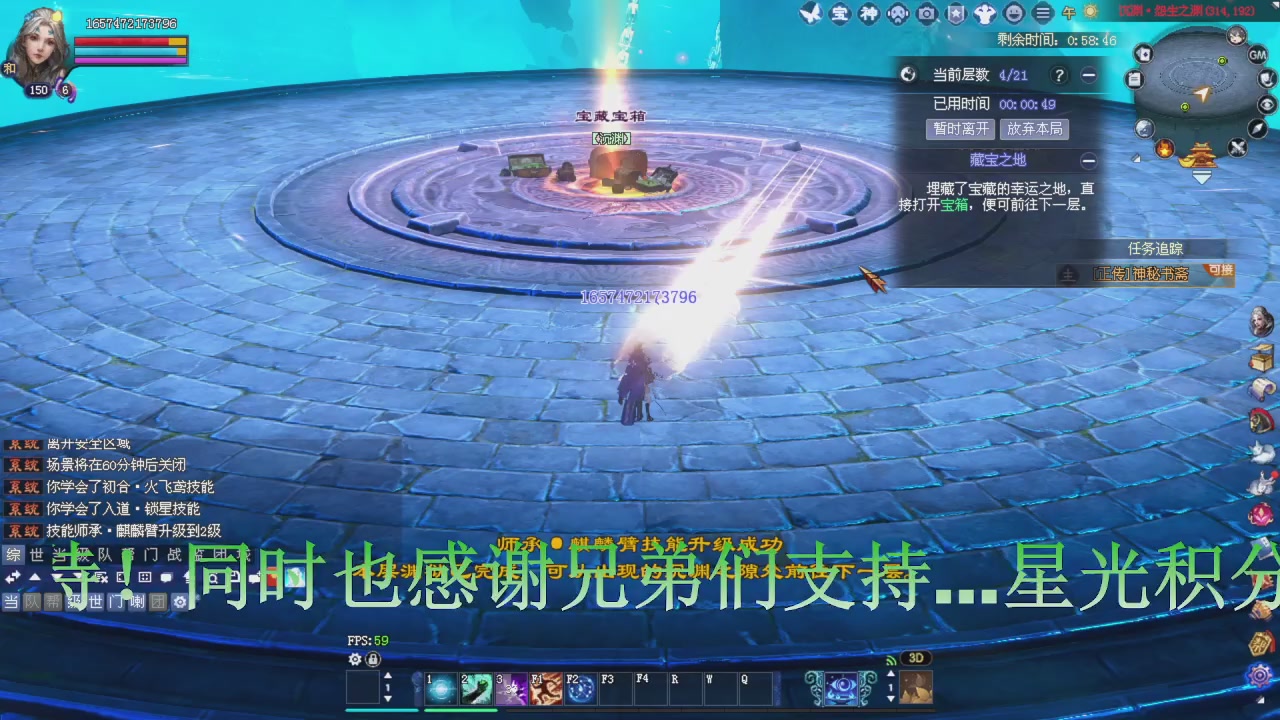Select skill 1 on the hotbar
The image size is (1280, 720).
[x=441, y=688]
